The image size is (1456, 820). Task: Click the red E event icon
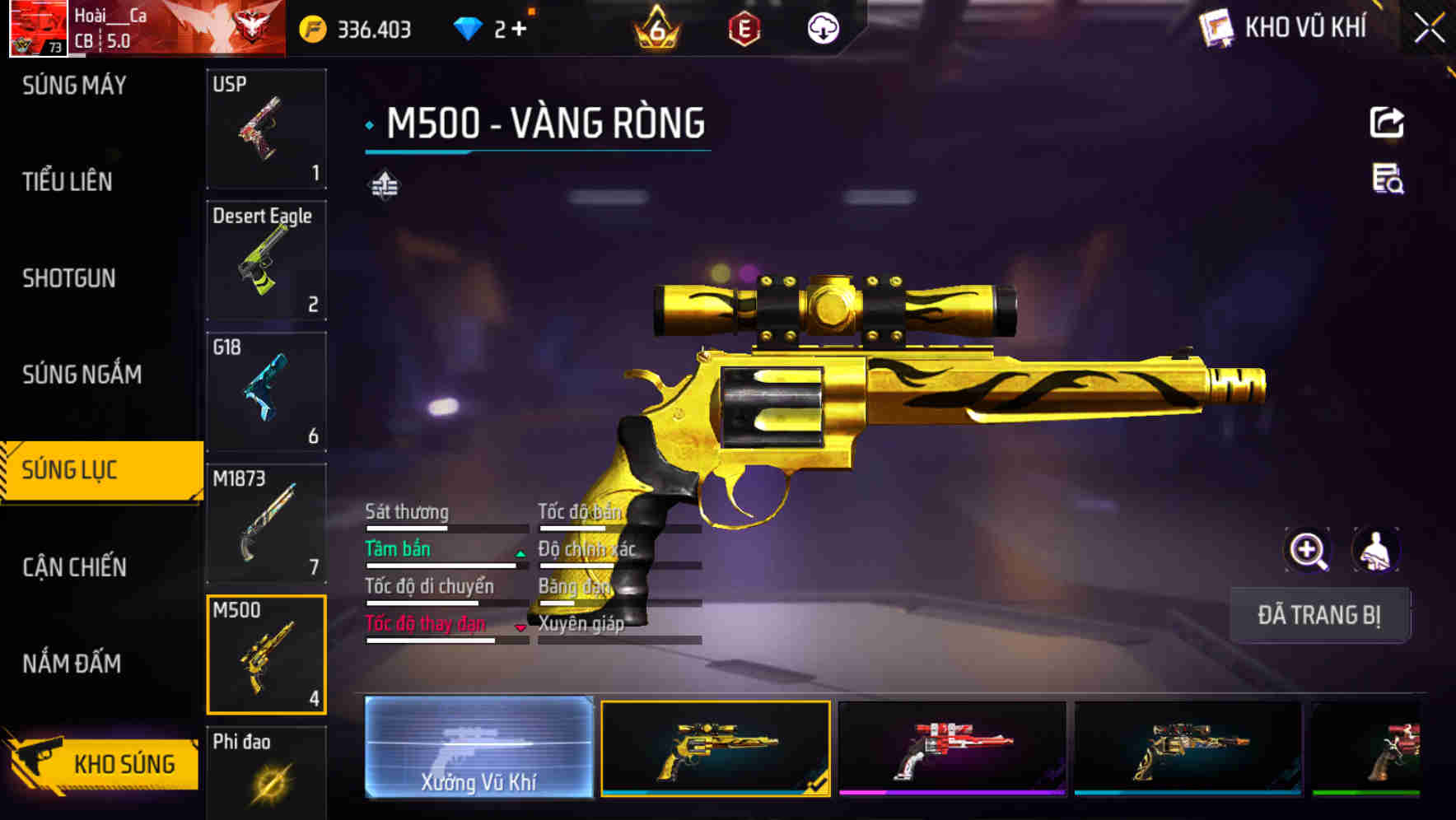(x=746, y=26)
